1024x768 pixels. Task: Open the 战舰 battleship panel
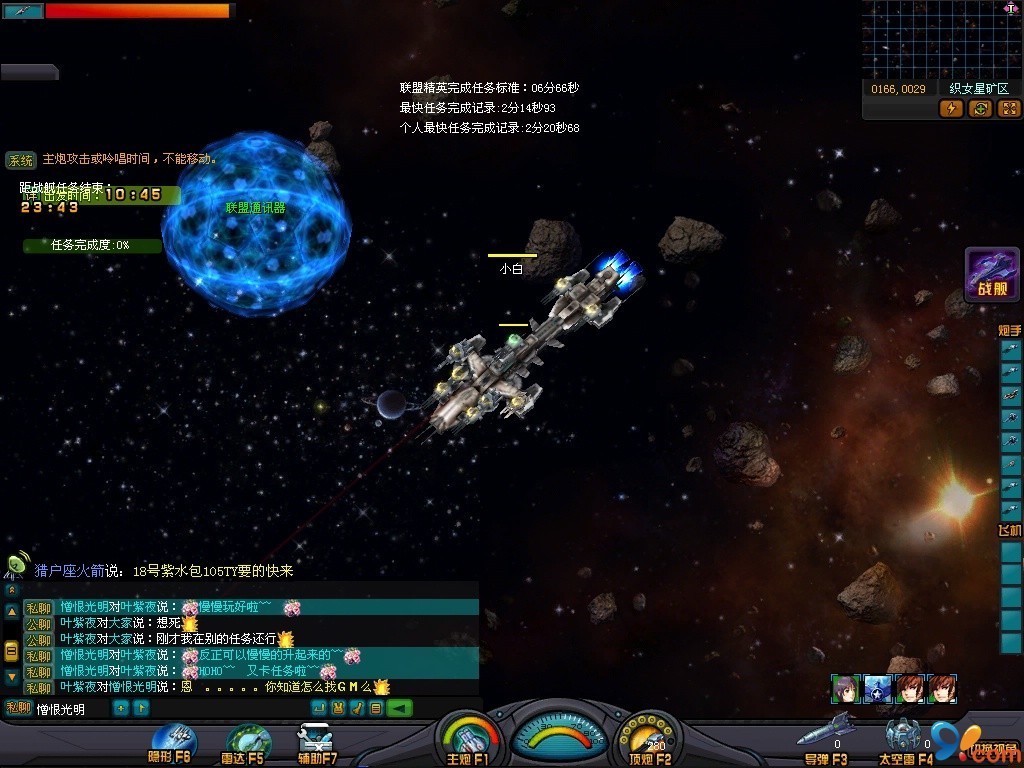coord(992,274)
